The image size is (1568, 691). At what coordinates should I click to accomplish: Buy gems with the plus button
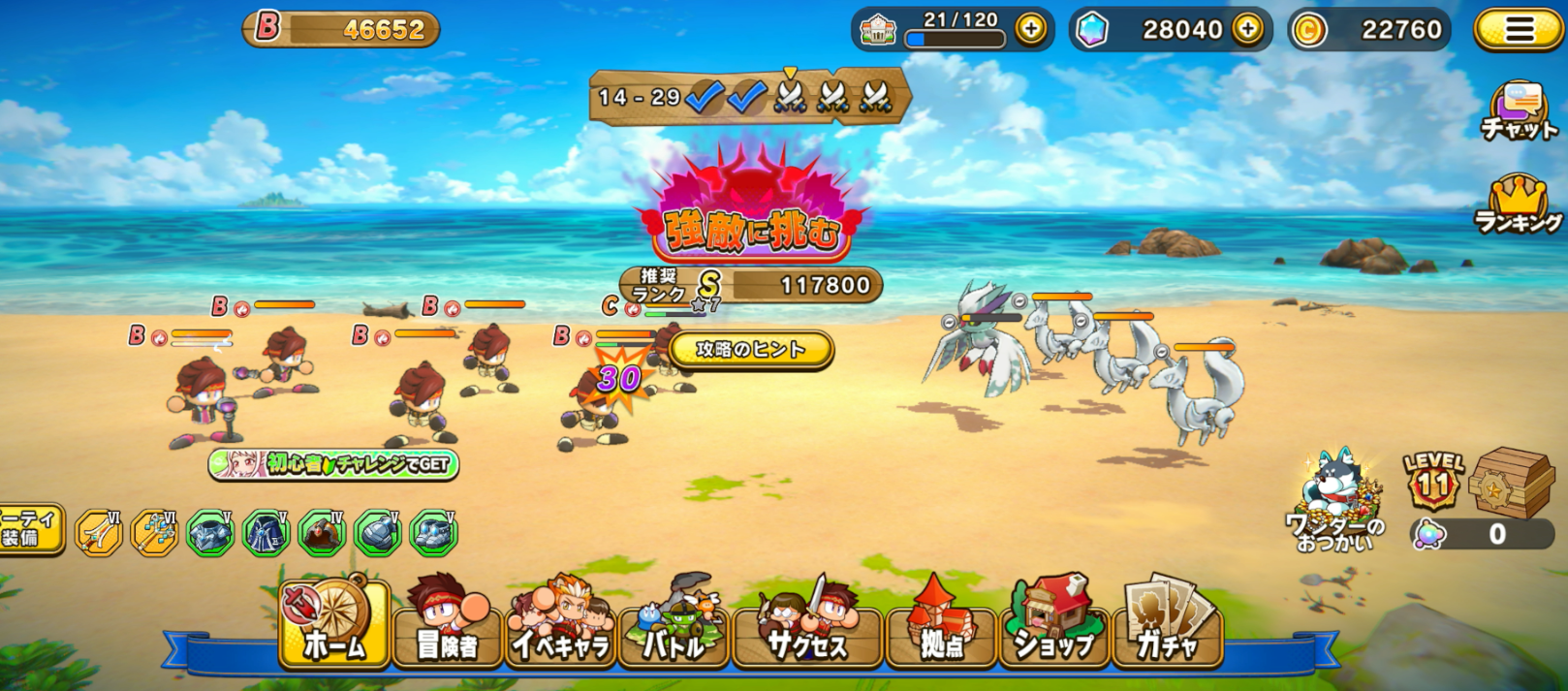click(x=1248, y=30)
